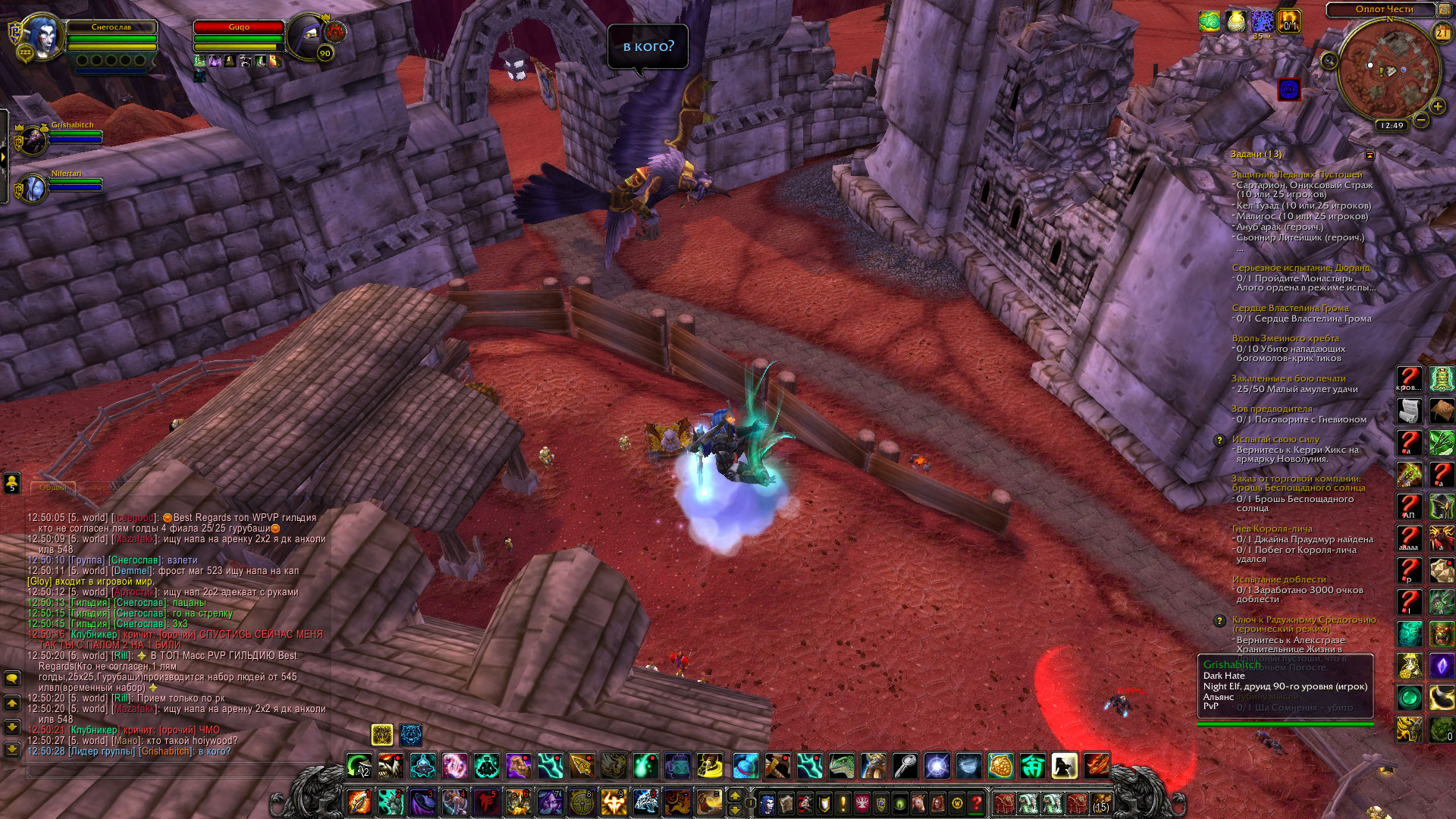Image resolution: width=1456 pixels, height=819 pixels.
Task: Click the zone name Оплот Чести header
Action: pyautogui.click(x=1383, y=9)
